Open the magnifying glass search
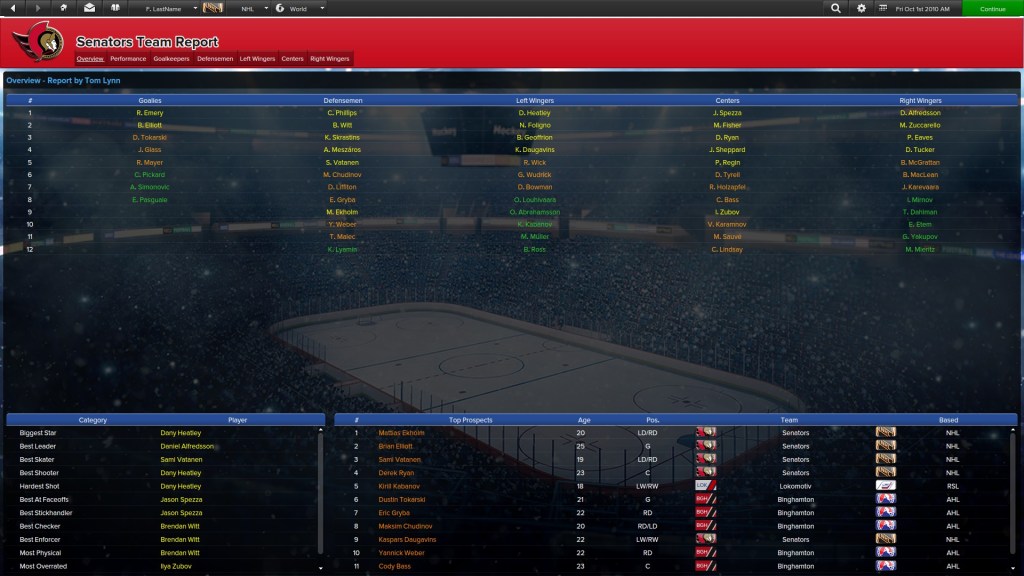The width and height of the screenshot is (1024, 576). coord(835,8)
